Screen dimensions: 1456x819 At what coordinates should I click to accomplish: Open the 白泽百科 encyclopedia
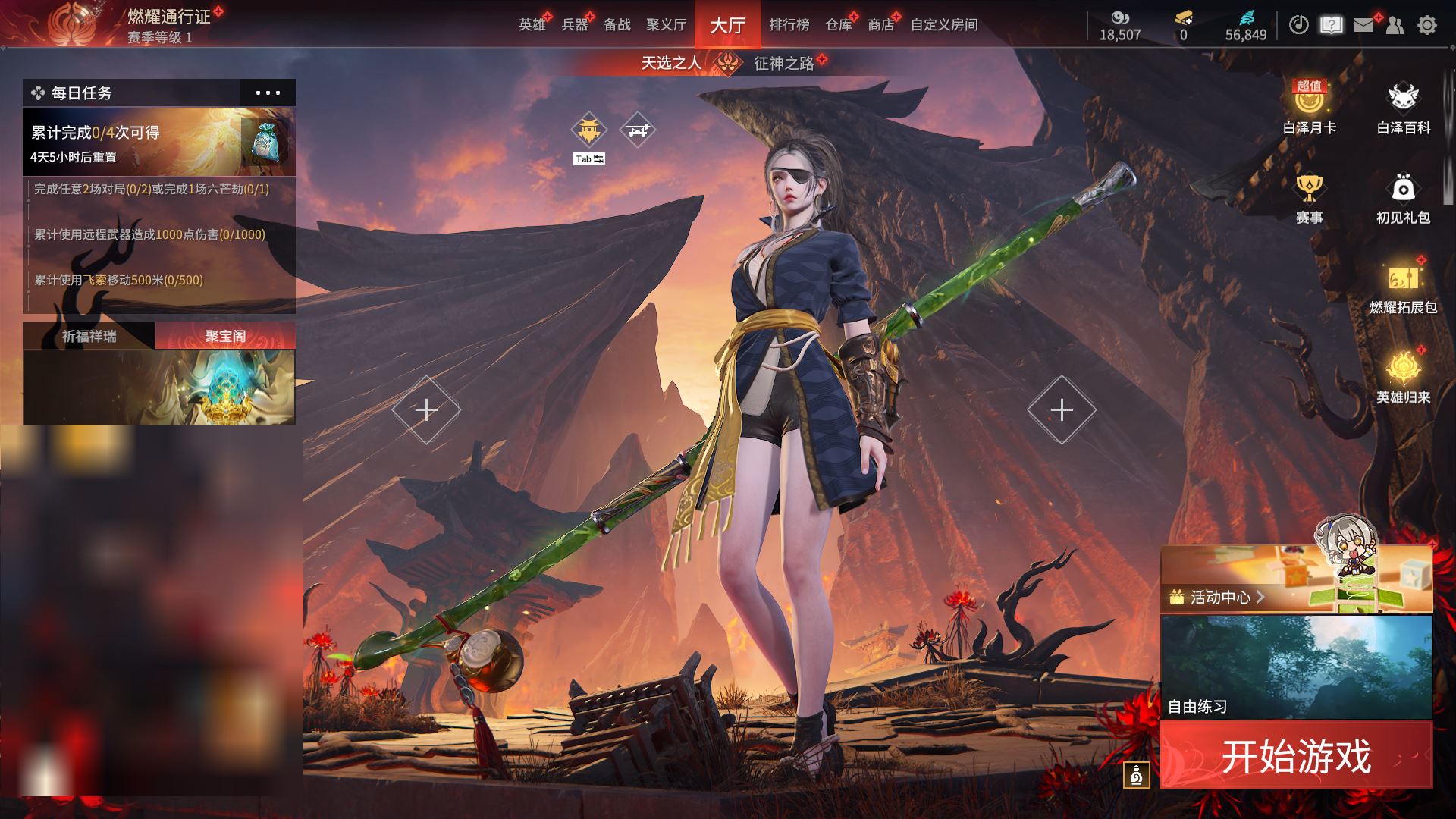pos(1403,107)
